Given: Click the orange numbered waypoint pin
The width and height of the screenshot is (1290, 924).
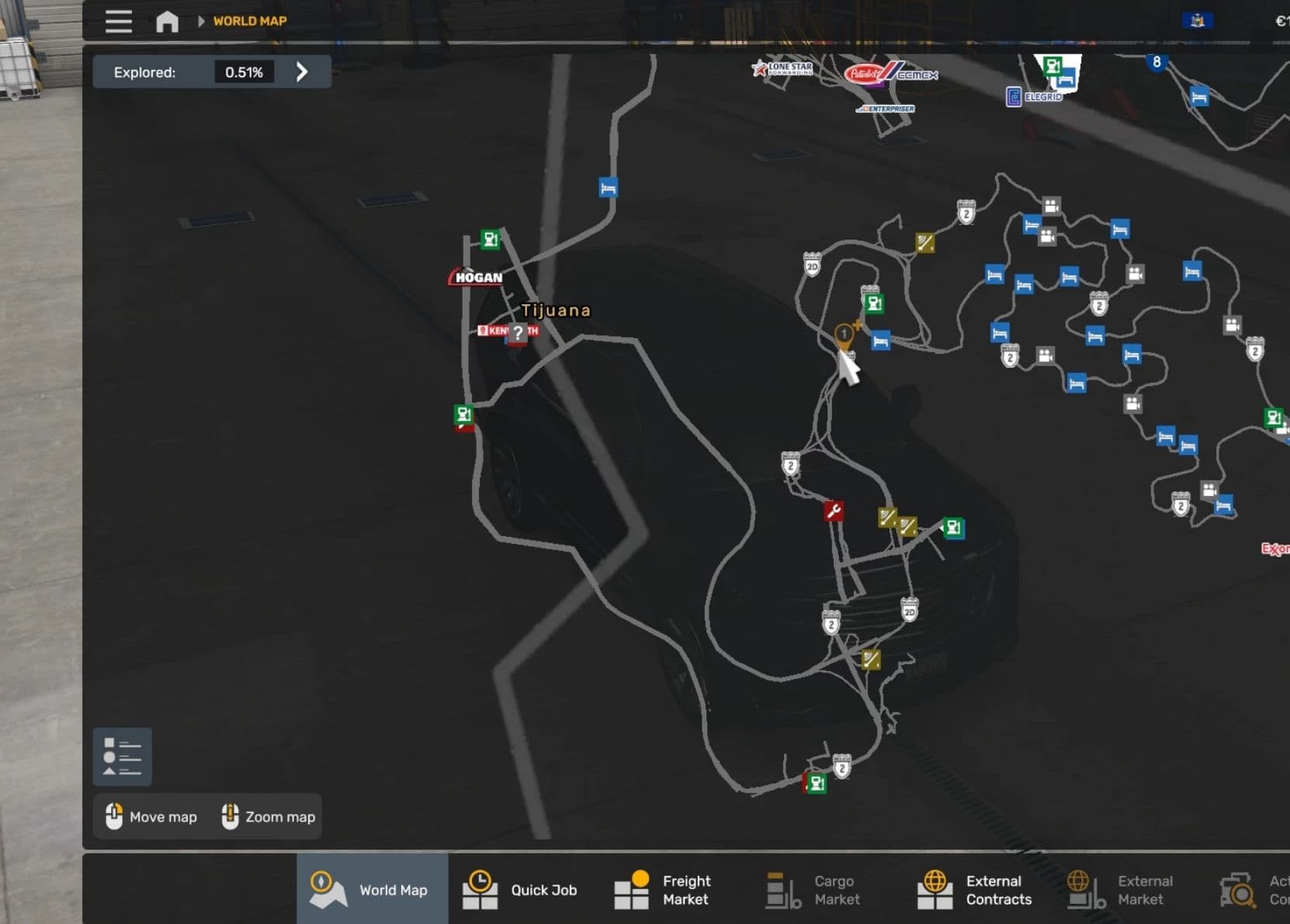Looking at the screenshot, I should pyautogui.click(x=844, y=335).
